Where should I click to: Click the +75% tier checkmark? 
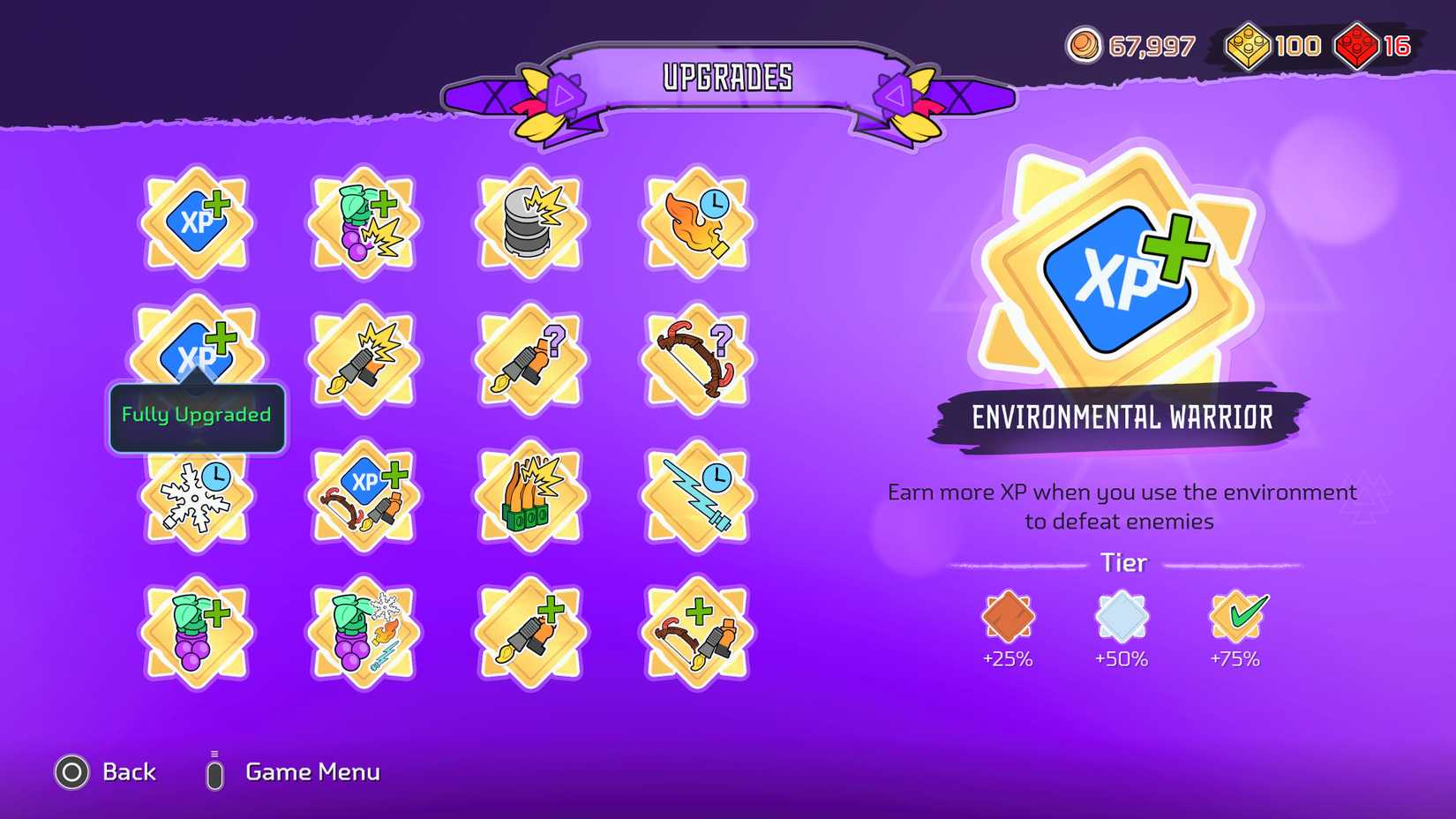1238,618
